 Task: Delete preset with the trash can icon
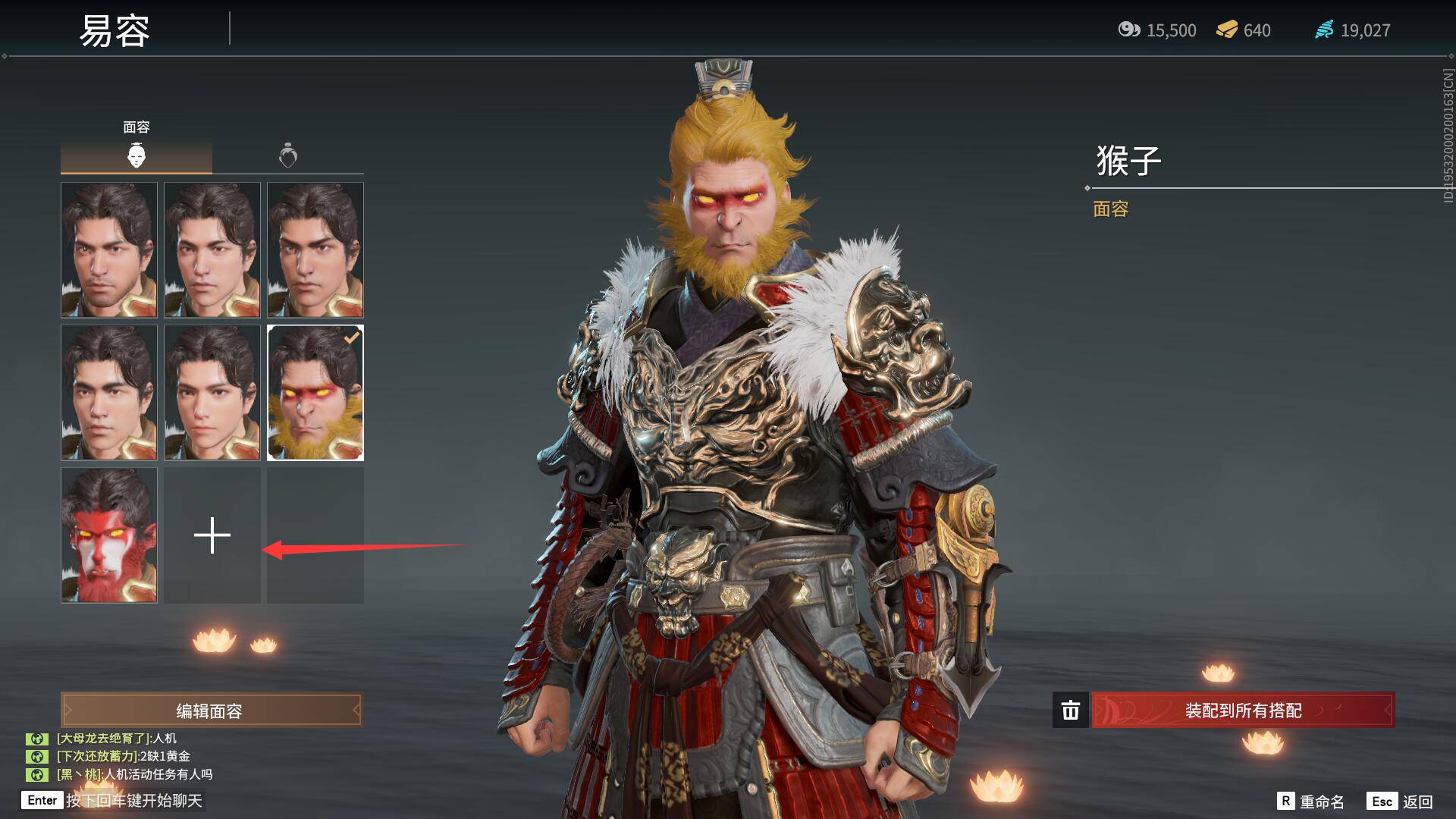[1070, 711]
